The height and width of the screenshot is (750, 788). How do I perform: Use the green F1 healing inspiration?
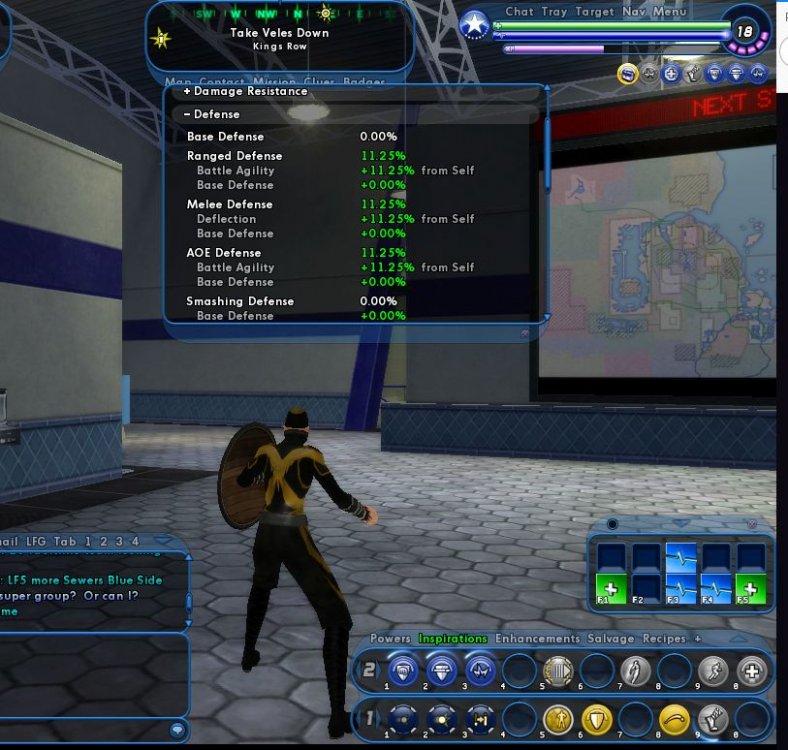pos(611,588)
